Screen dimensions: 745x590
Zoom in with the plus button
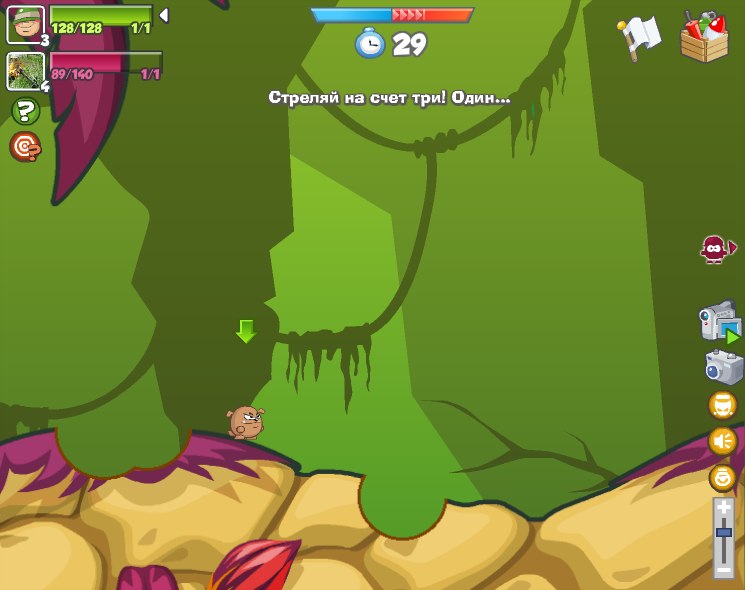click(724, 508)
